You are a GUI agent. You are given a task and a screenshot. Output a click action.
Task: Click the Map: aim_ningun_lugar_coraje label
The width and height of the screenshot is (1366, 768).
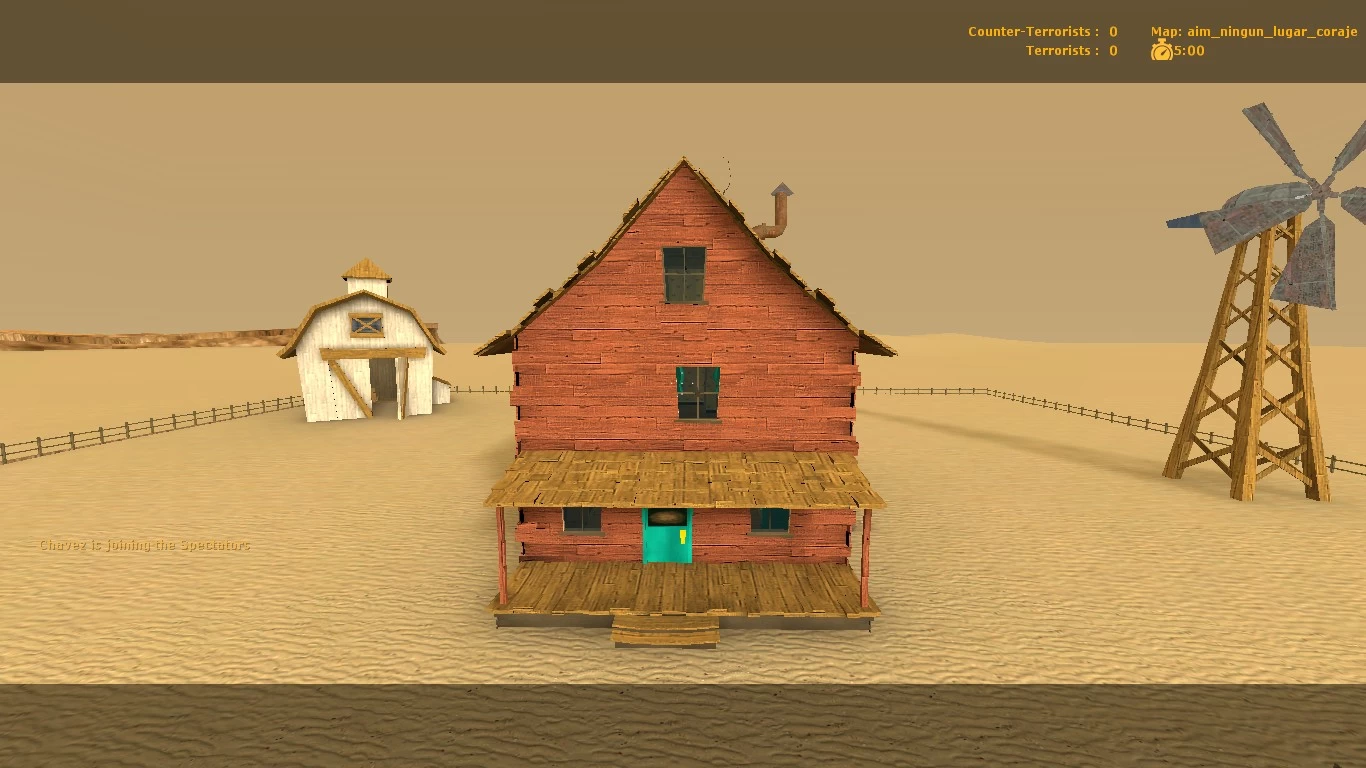[1254, 31]
